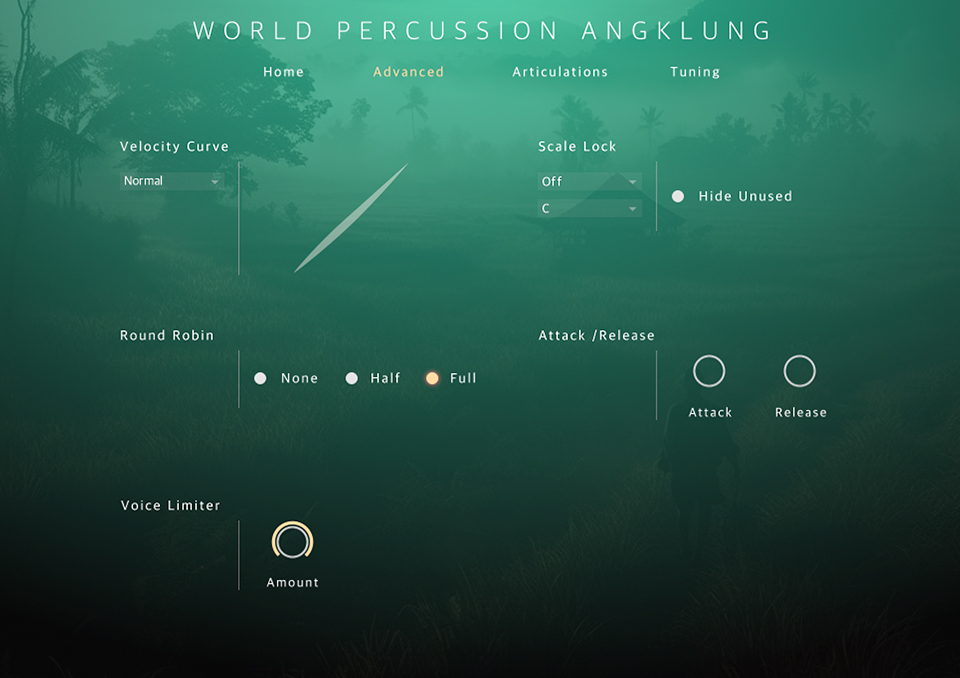Screen dimensions: 960x678
Task: Choose the scale key C dropdown
Action: click(589, 208)
